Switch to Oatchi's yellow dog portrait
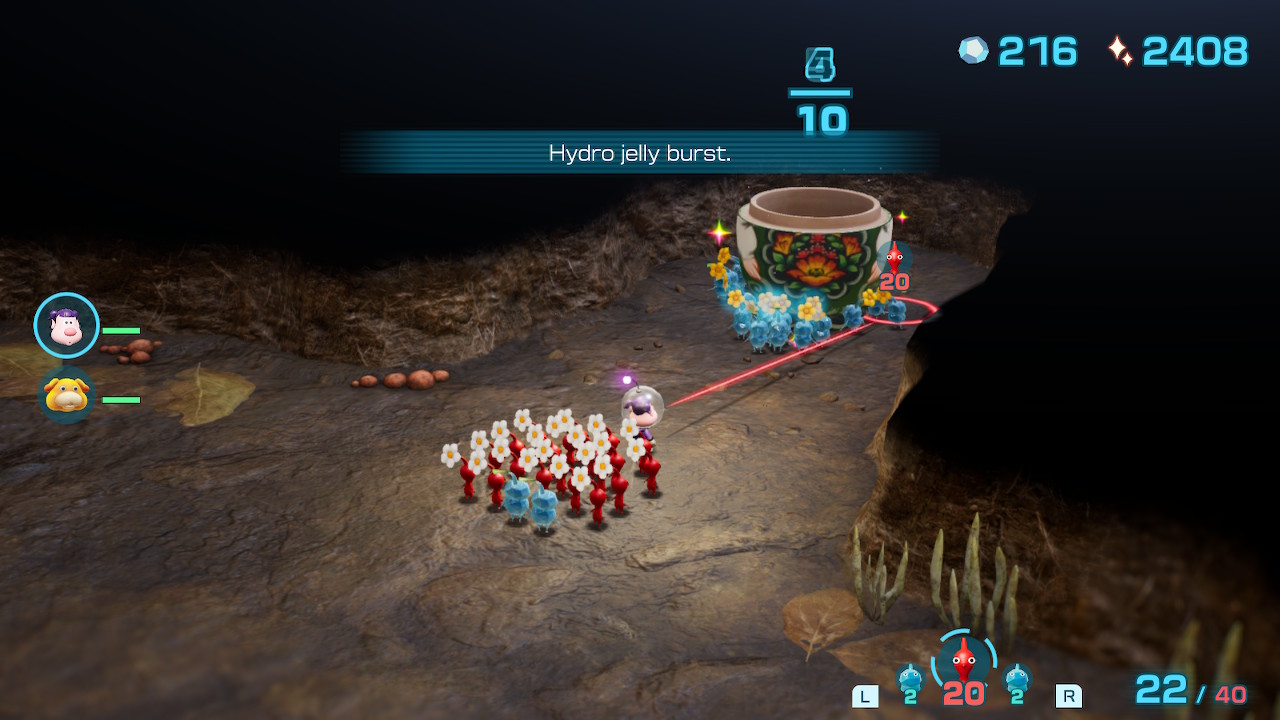This screenshot has height=720, width=1280. tap(67, 395)
